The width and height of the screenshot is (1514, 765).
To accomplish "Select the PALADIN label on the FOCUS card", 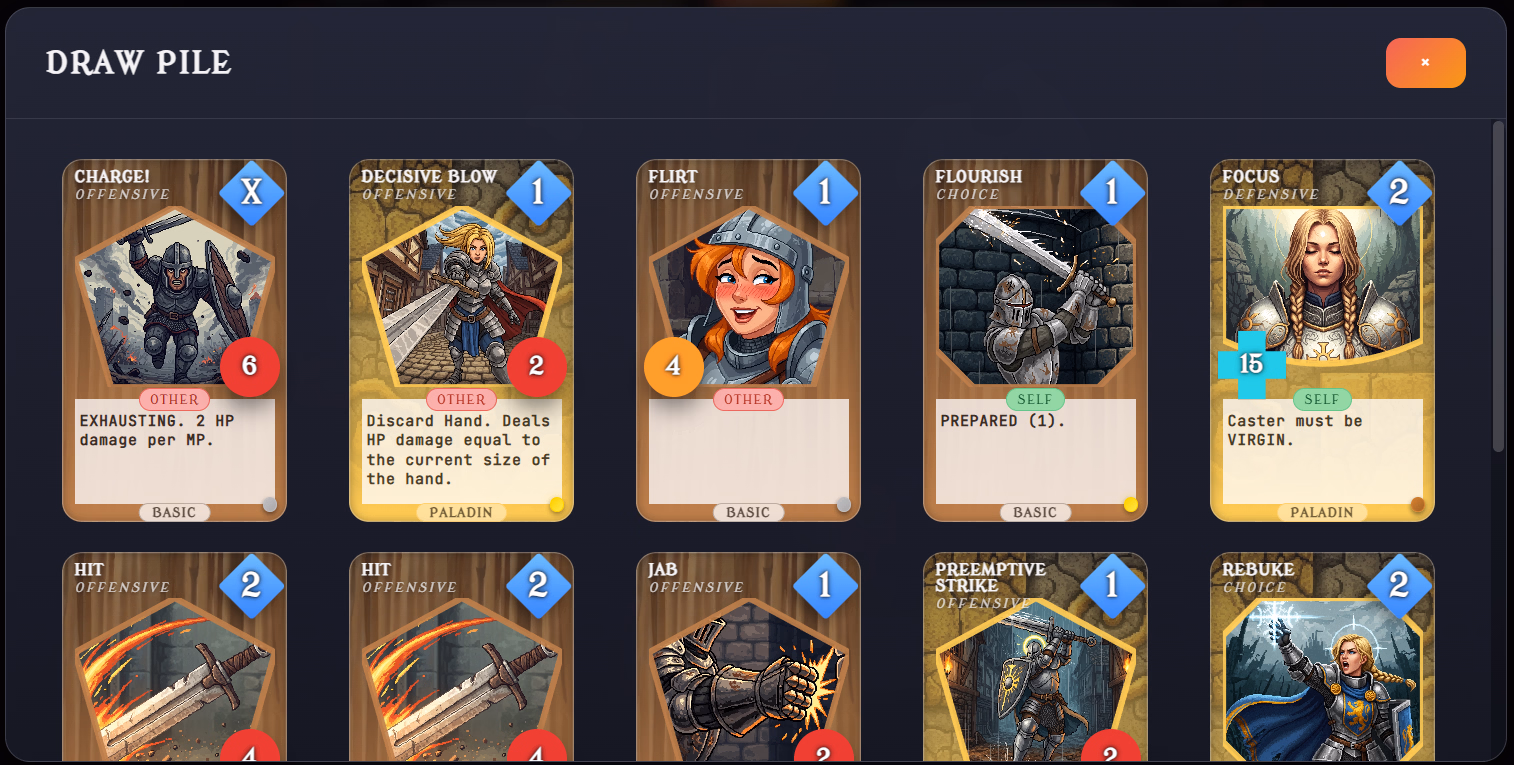I will tap(1322, 511).
